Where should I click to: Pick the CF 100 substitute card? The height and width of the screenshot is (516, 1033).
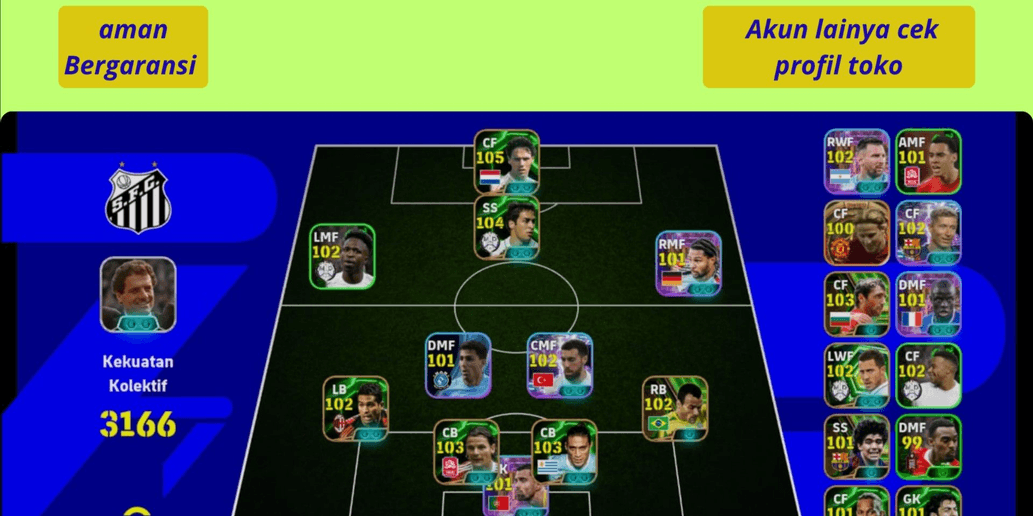point(856,233)
